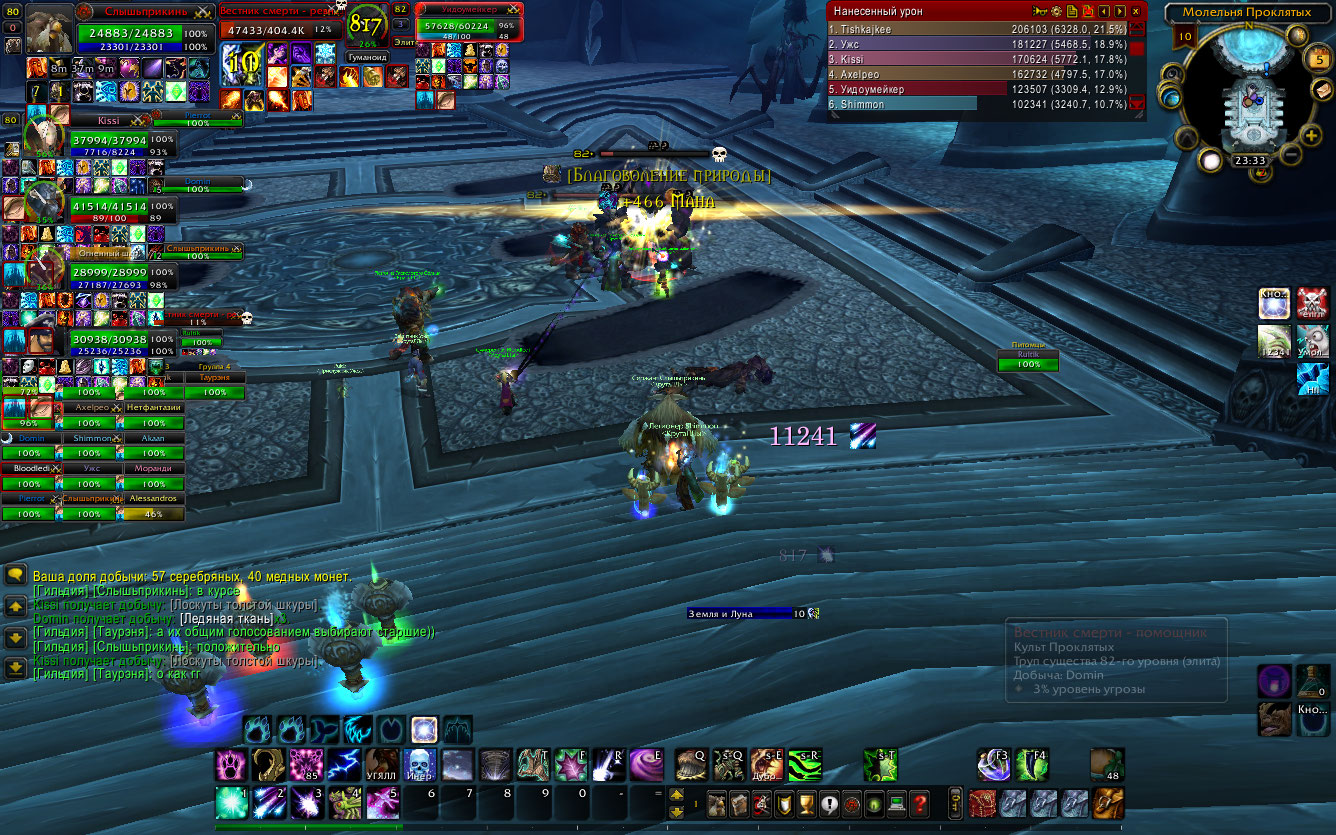Cast the ability in action slot 1
Screen dimensions: 1336x835
click(232, 803)
